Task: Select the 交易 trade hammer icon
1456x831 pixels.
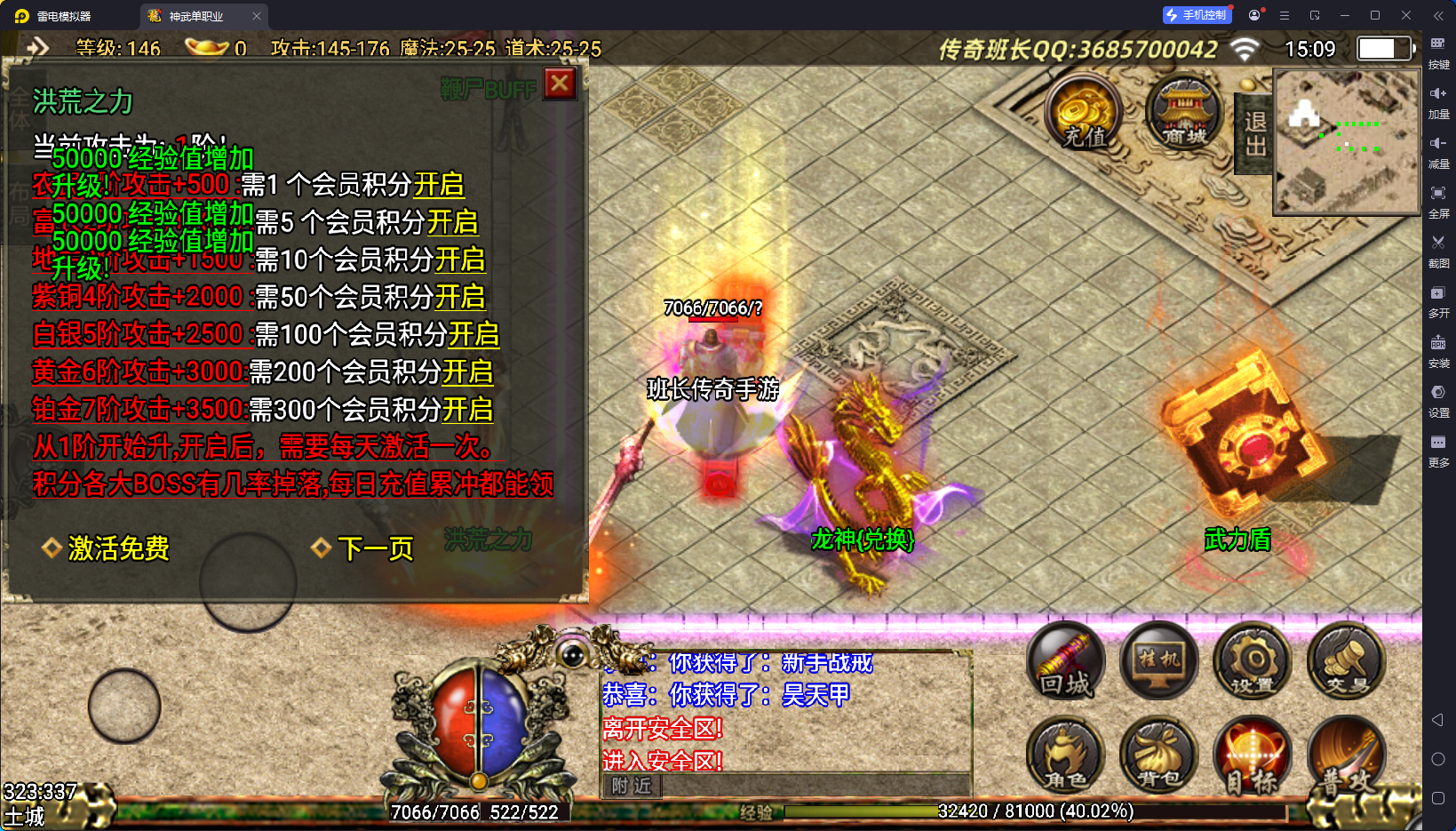Action: (x=1346, y=659)
